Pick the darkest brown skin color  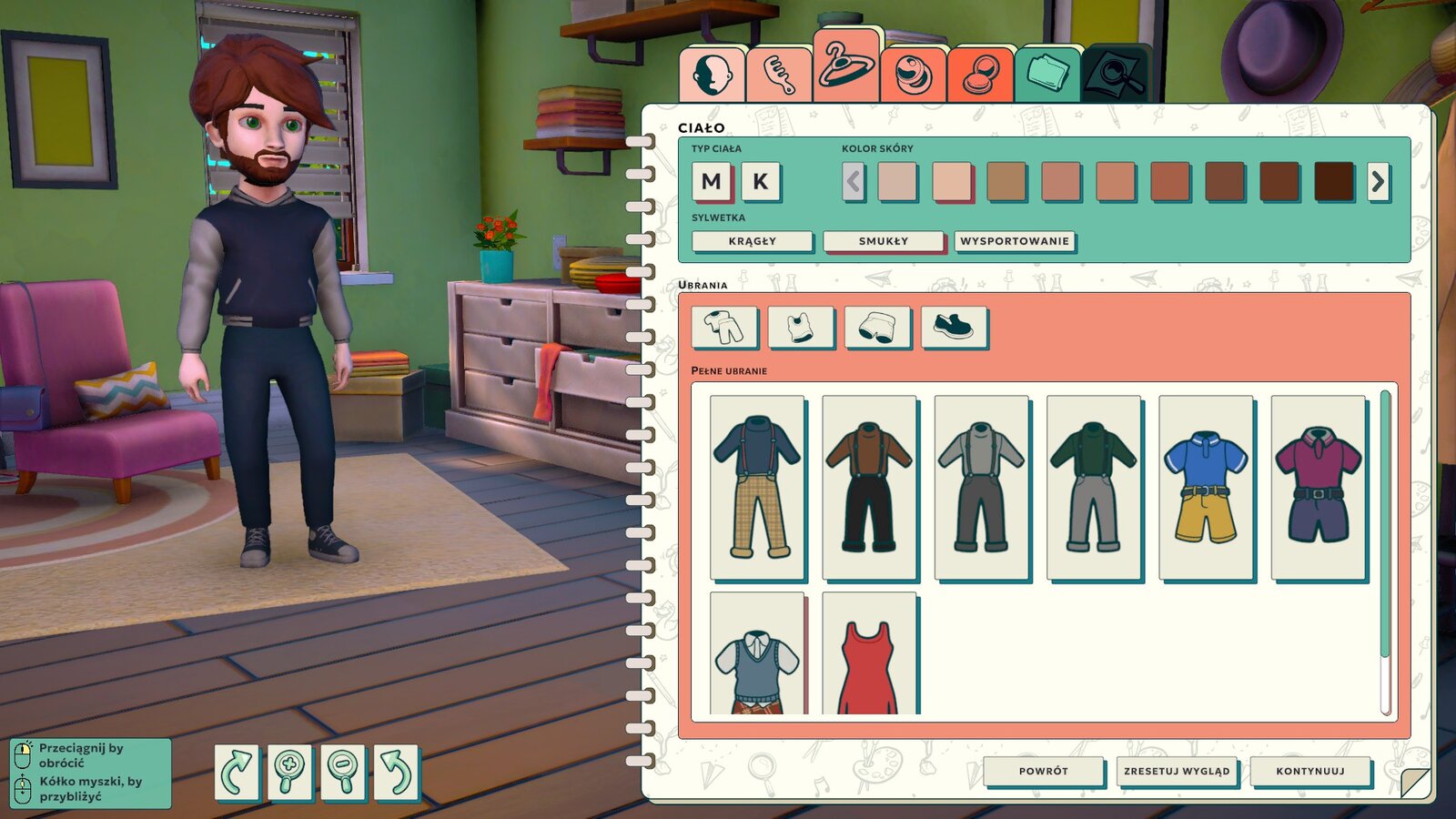(1334, 181)
